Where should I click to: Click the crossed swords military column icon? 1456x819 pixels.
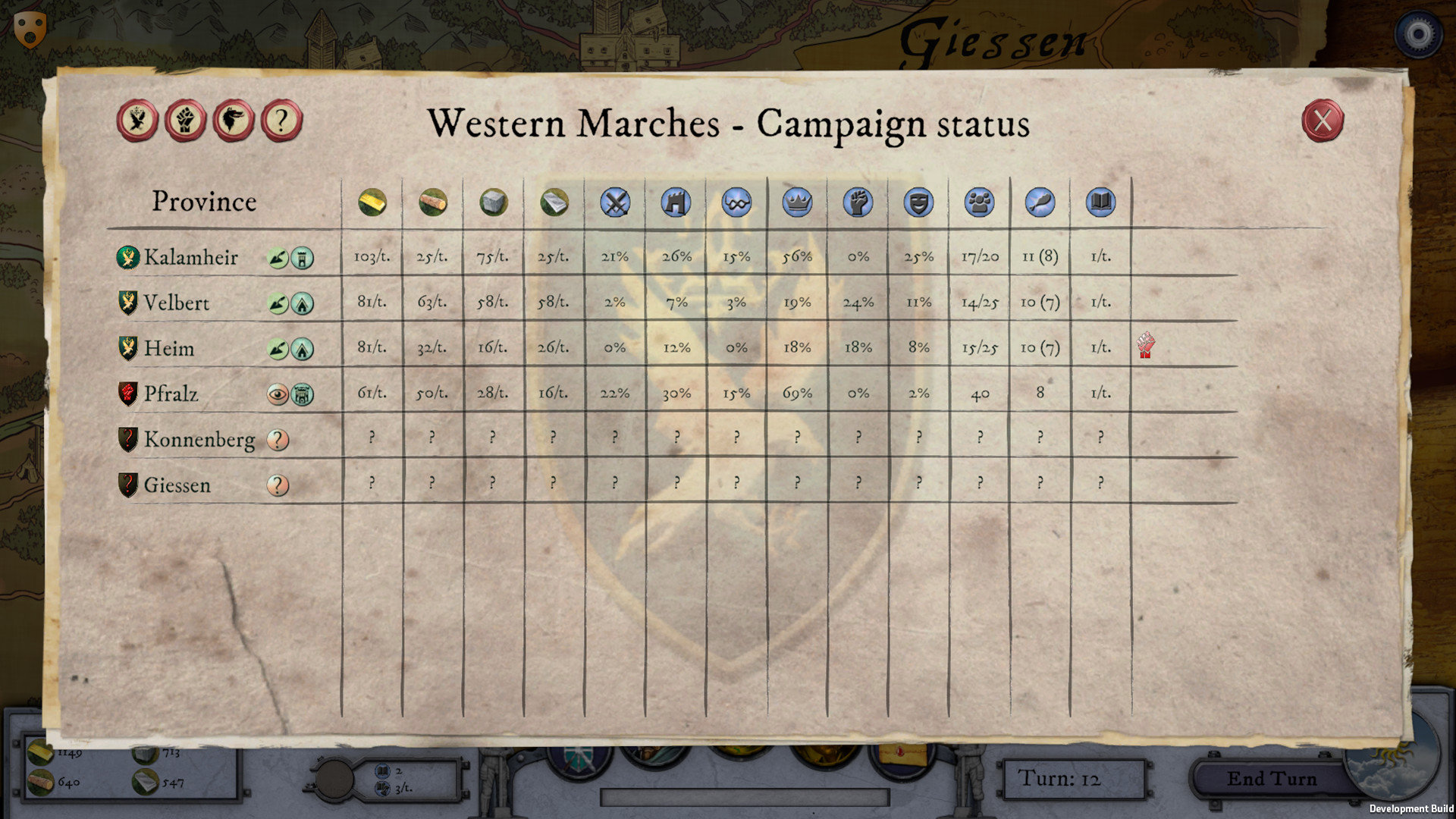click(x=615, y=202)
